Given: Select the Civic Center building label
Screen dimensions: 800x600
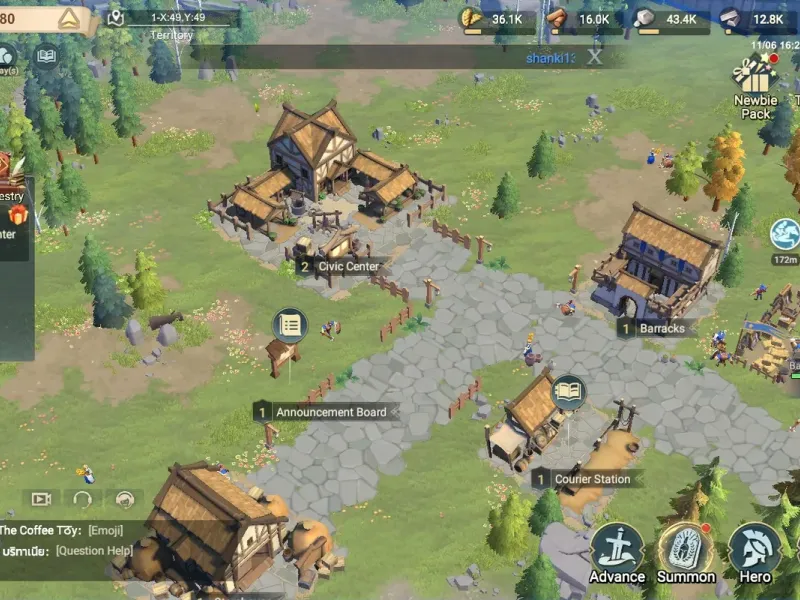Looking at the screenshot, I should (340, 267).
